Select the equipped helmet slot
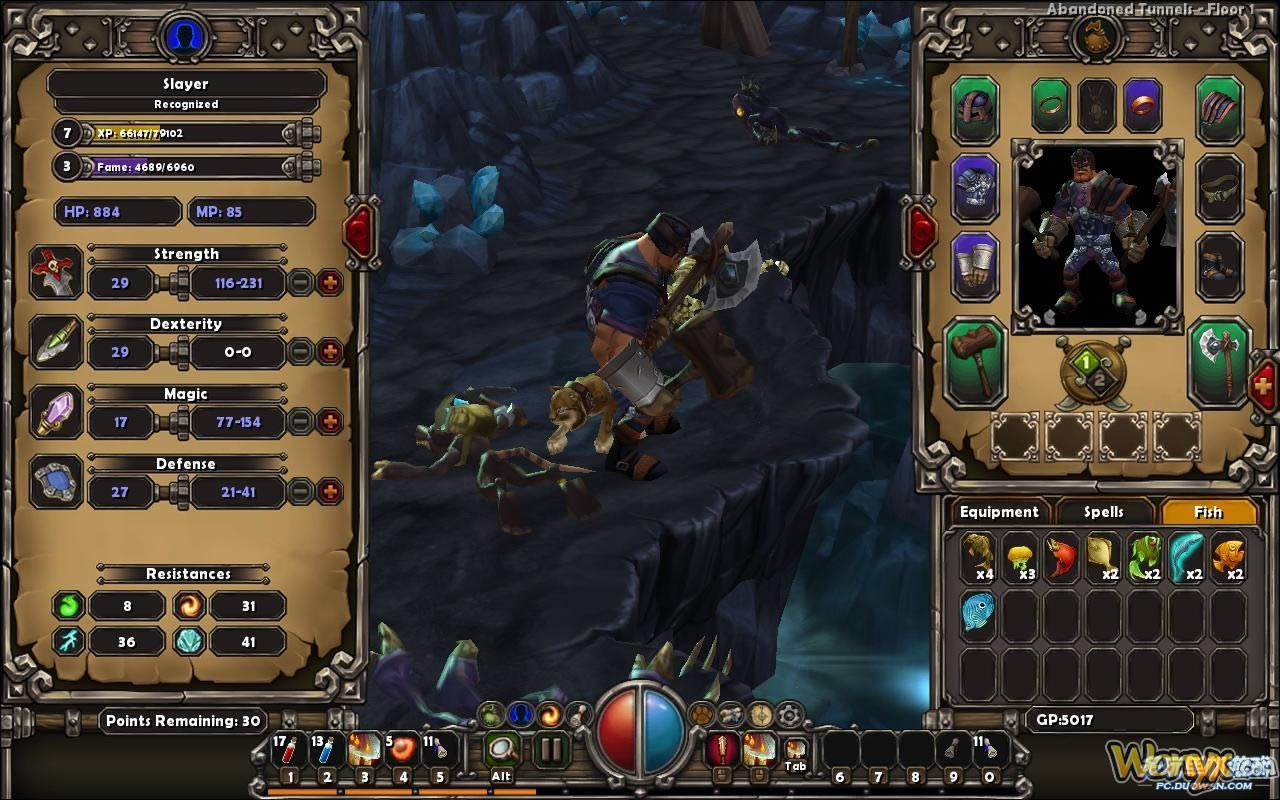1280x800 pixels. [x=975, y=109]
